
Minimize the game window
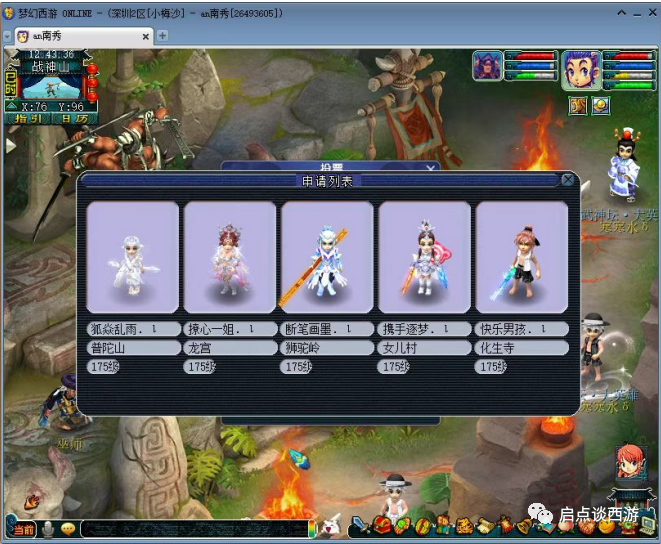click(621, 13)
